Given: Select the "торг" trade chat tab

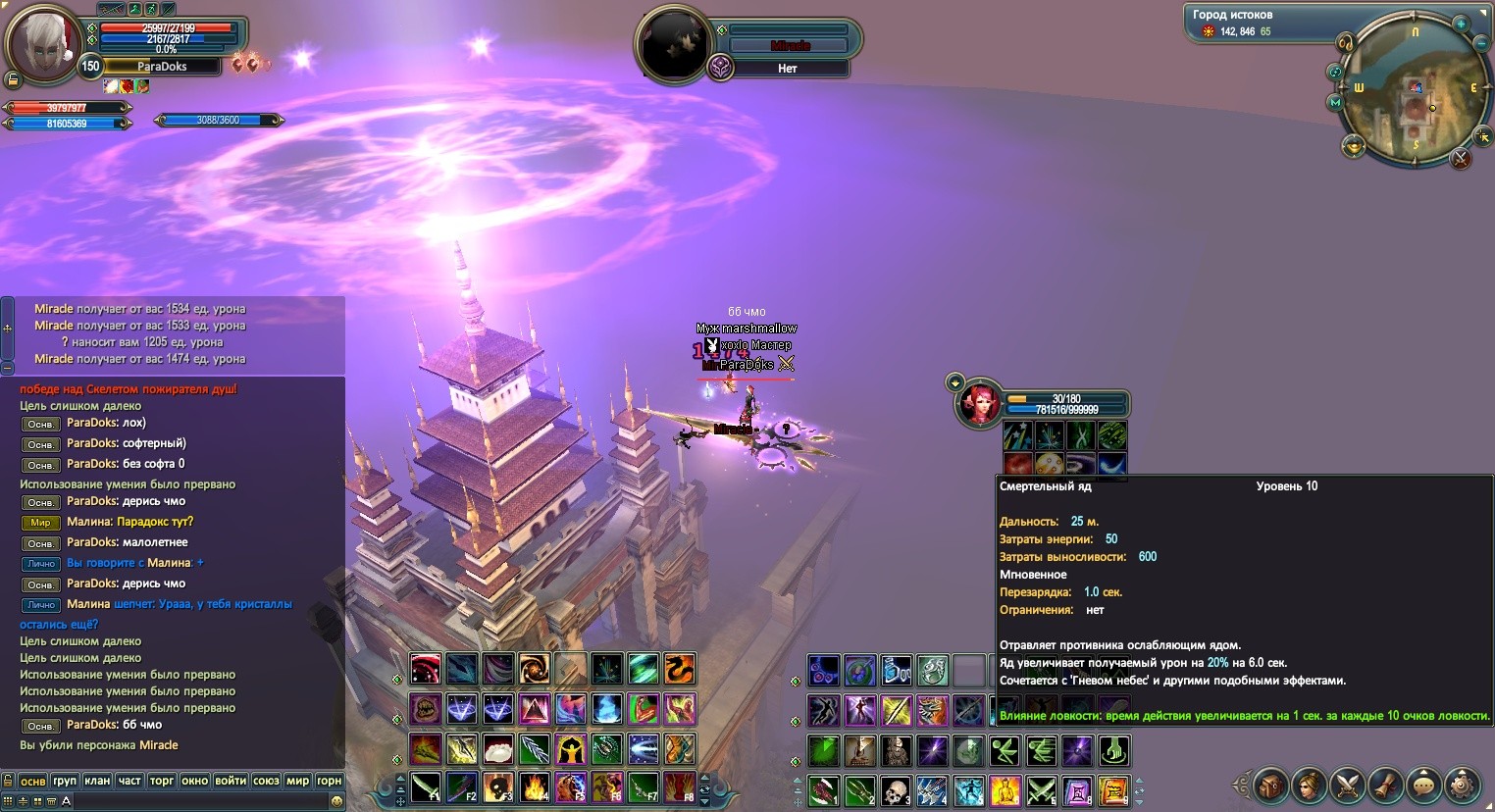Looking at the screenshot, I should coord(162,781).
